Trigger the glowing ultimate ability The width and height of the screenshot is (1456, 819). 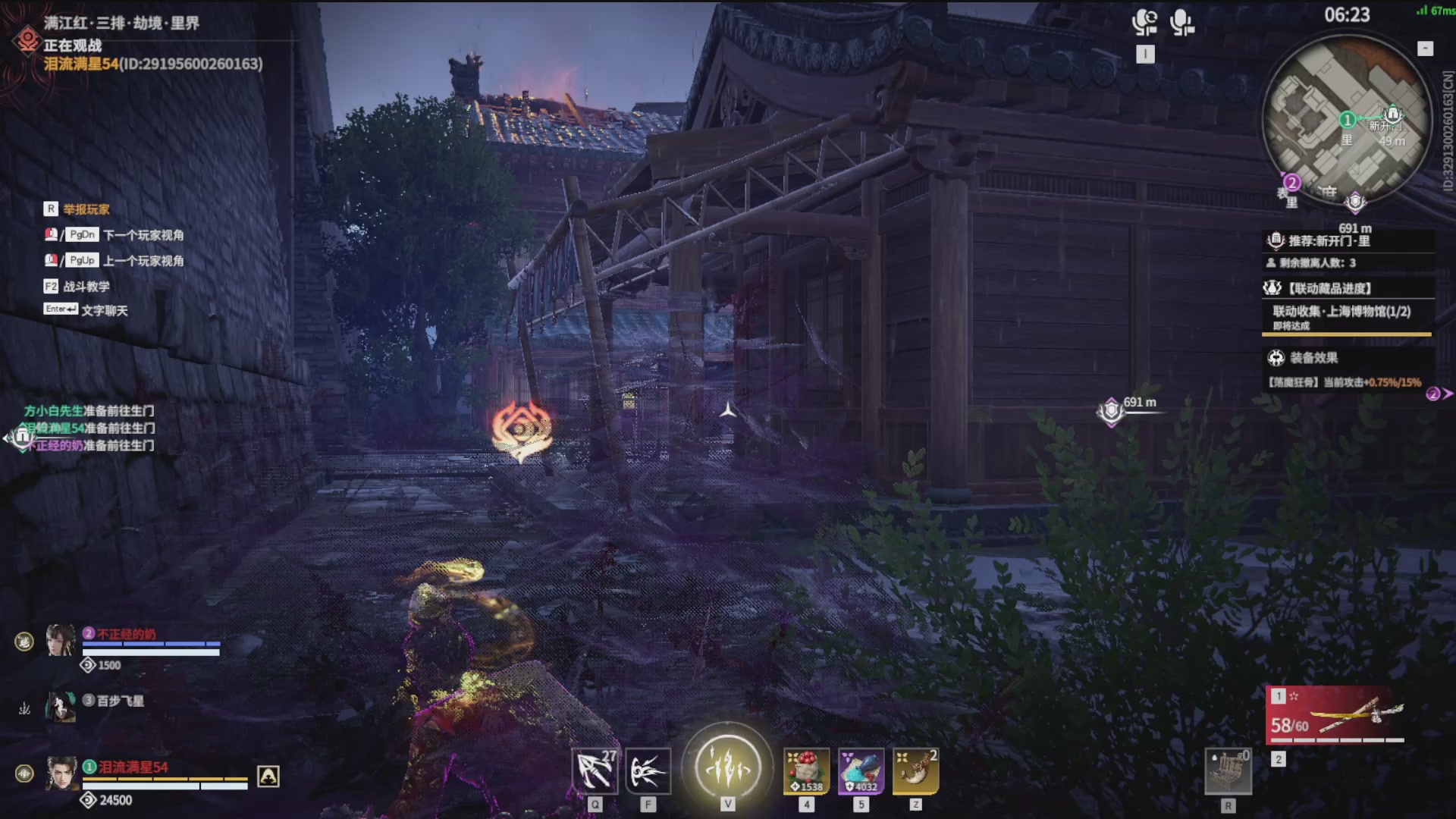(727, 767)
